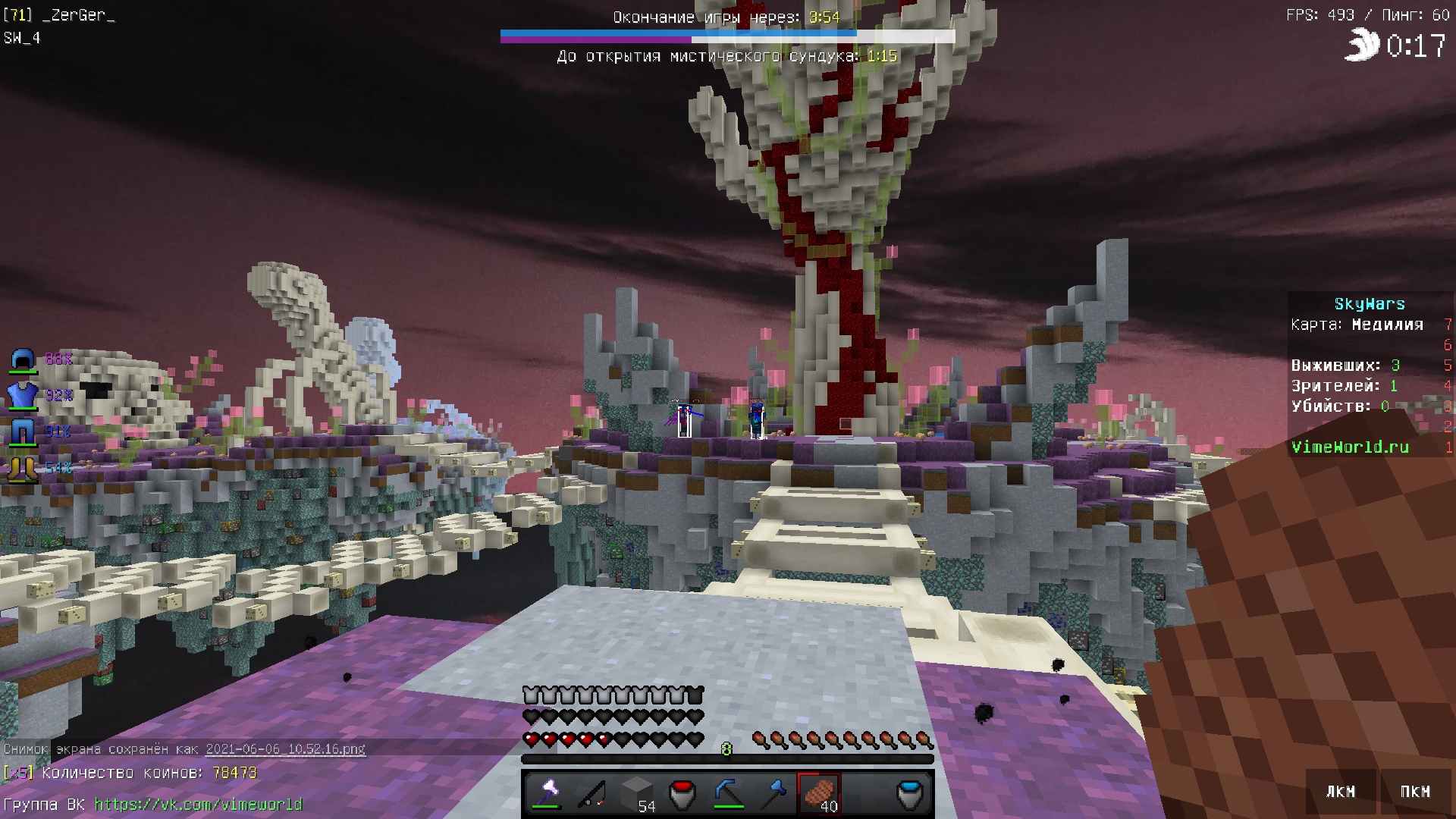Select the diamond shovel hotbar slot
1456x819 pixels.
[773, 793]
